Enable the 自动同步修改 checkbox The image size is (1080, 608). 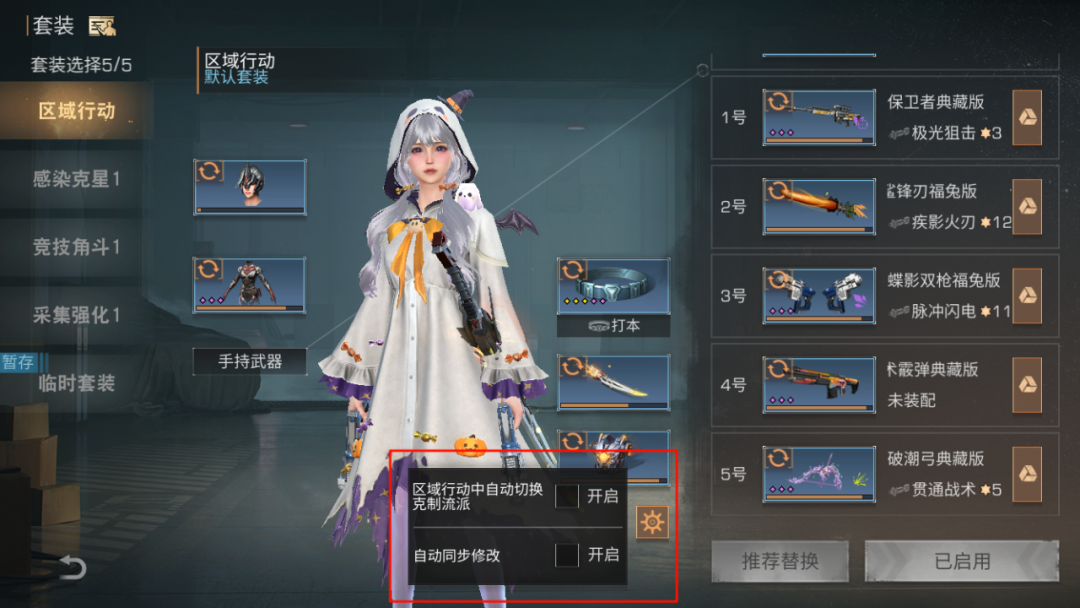pos(567,555)
